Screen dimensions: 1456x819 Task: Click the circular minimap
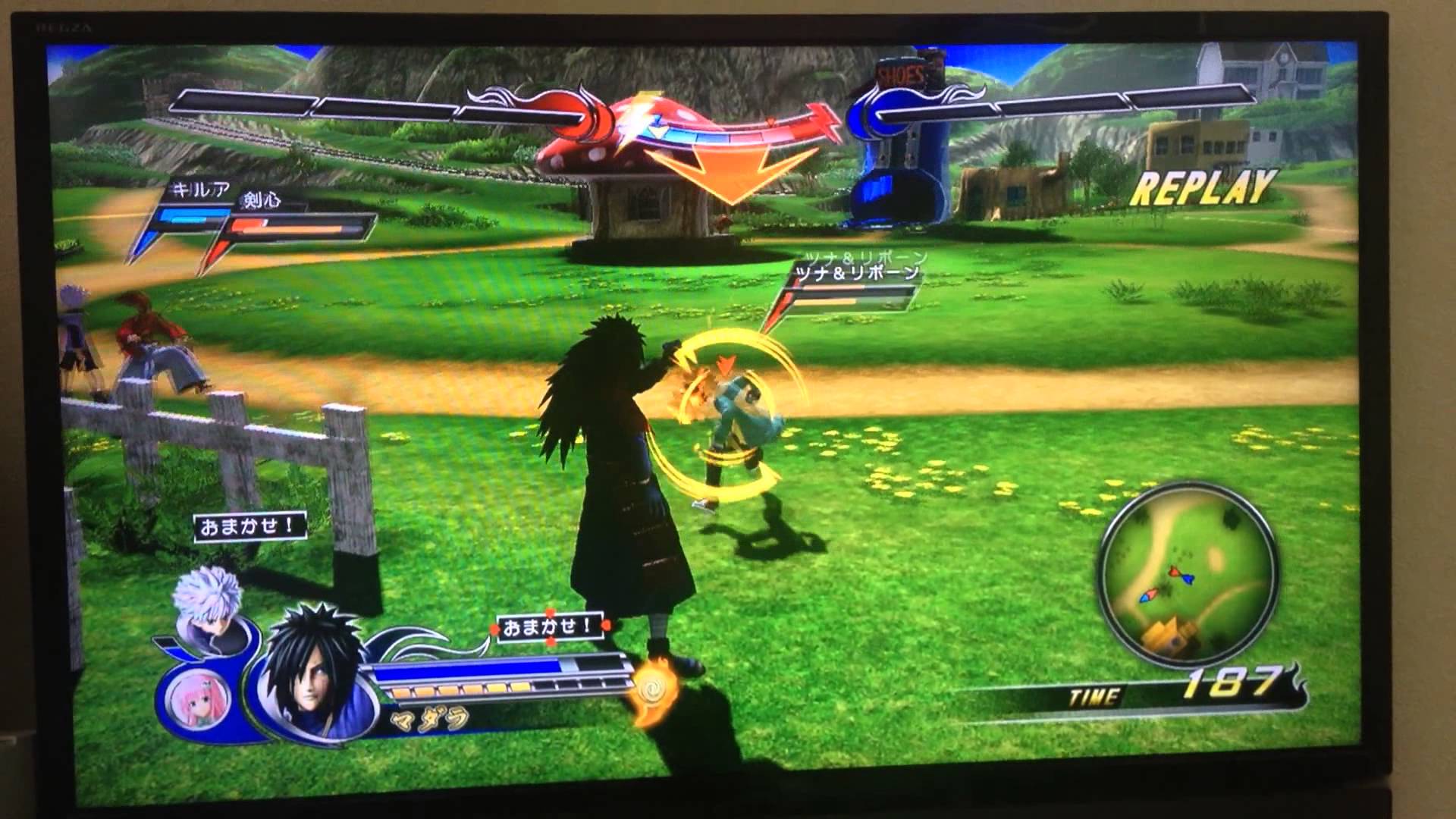click(1188, 582)
